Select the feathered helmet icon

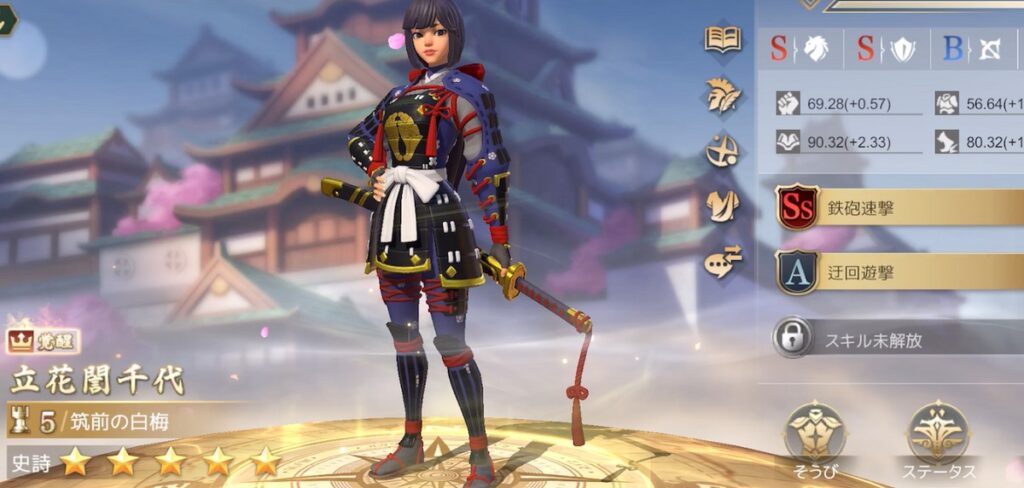click(x=723, y=94)
